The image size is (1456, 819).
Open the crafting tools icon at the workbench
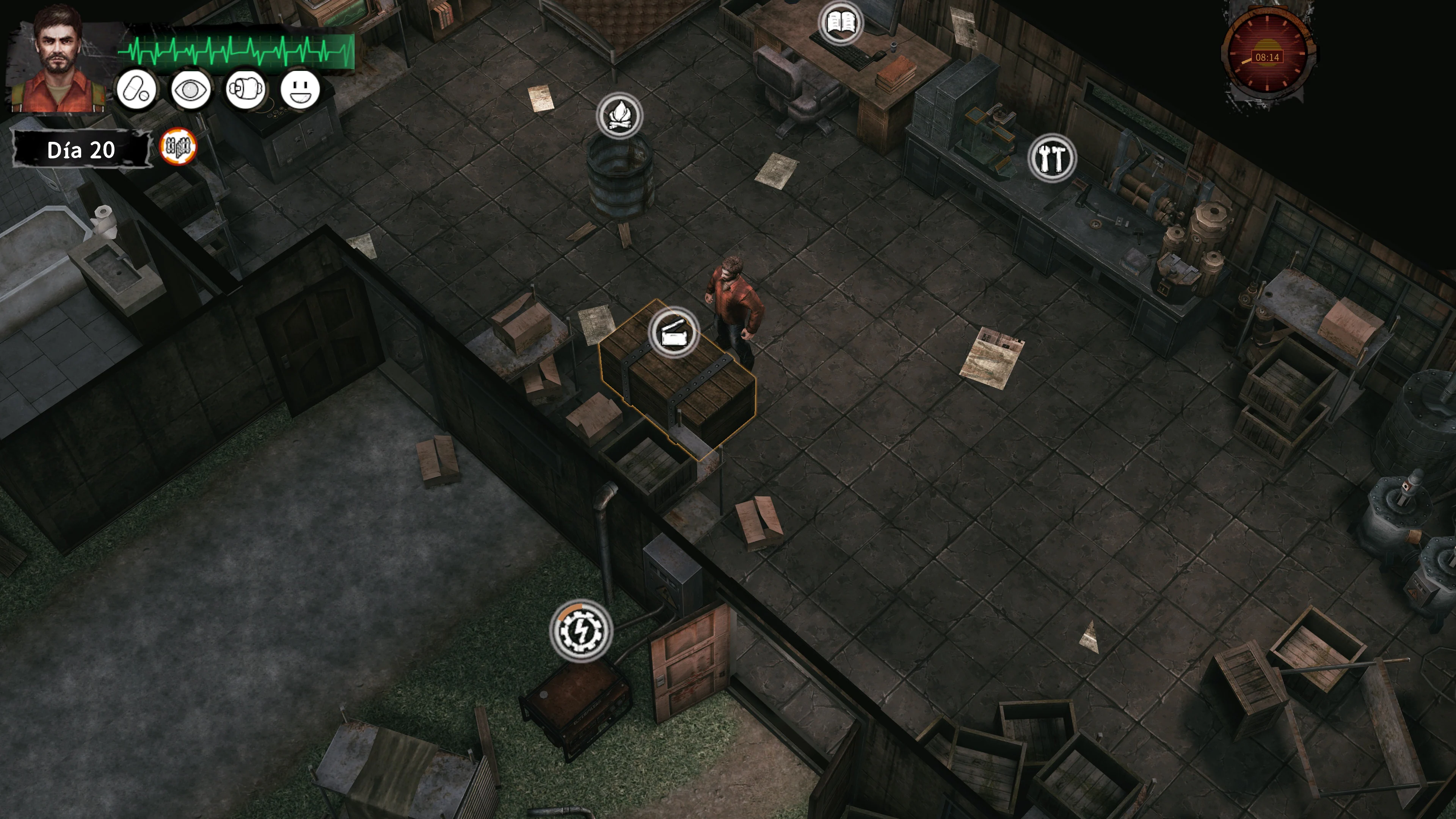tap(1052, 158)
